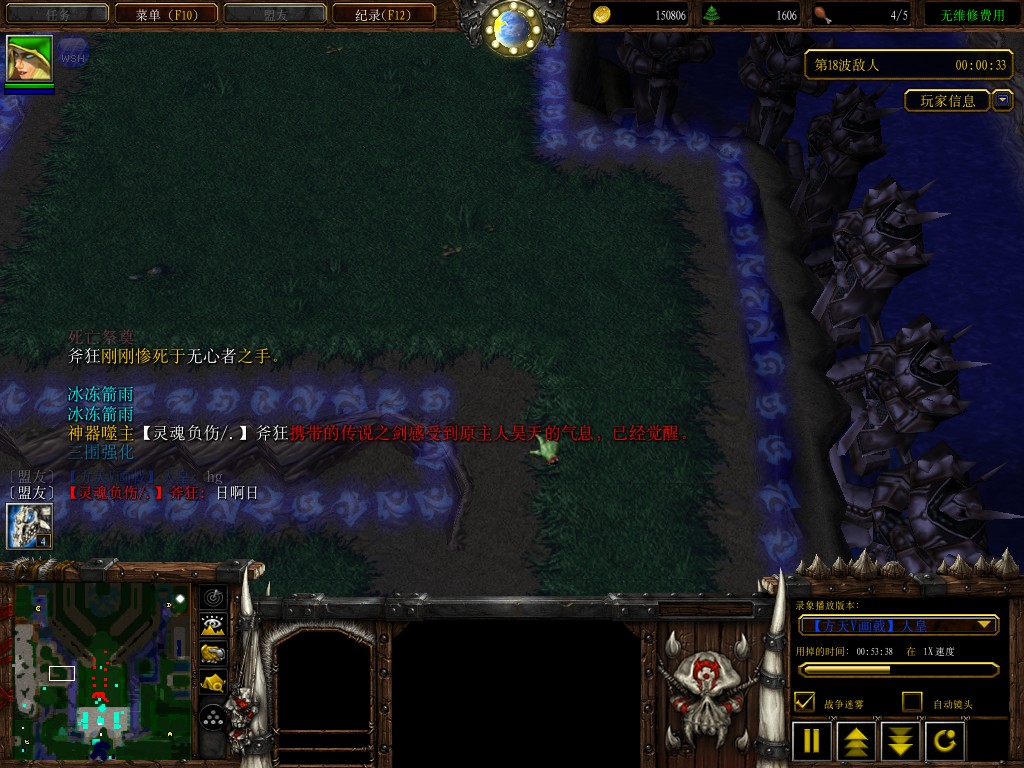Toggle minimap ally color mode button
Viewport: 1024px width, 768px height.
pos(213,654)
